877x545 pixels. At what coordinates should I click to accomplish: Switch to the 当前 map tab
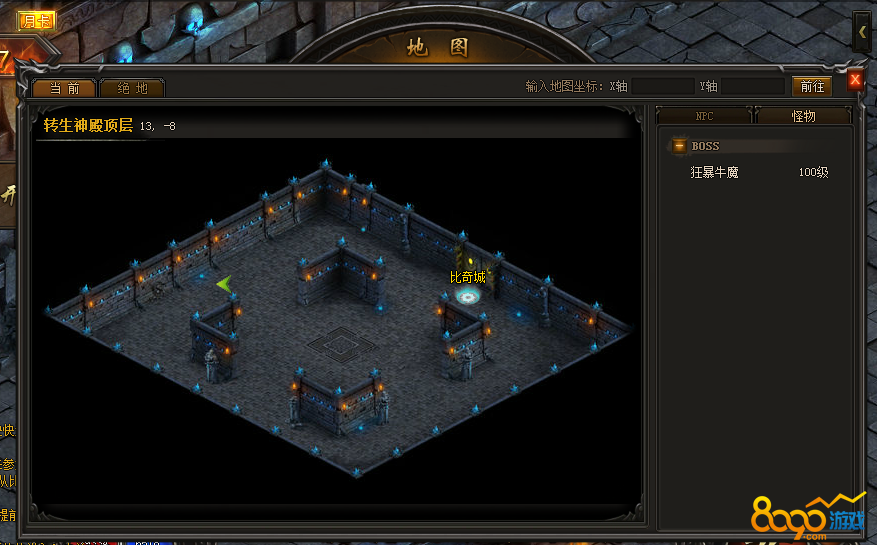(x=65, y=88)
